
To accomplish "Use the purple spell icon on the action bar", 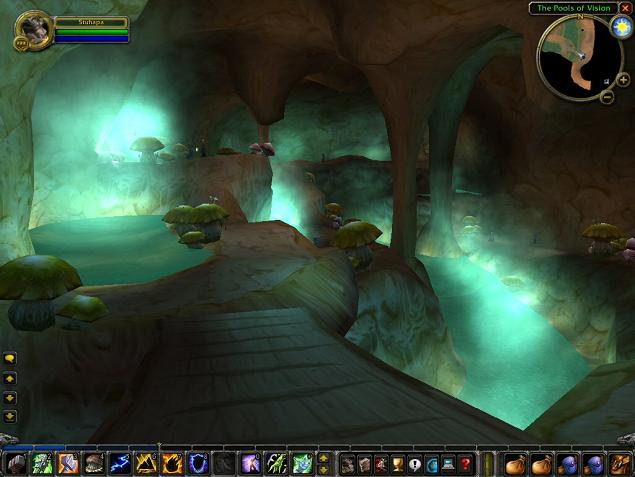I will (x=250, y=464).
